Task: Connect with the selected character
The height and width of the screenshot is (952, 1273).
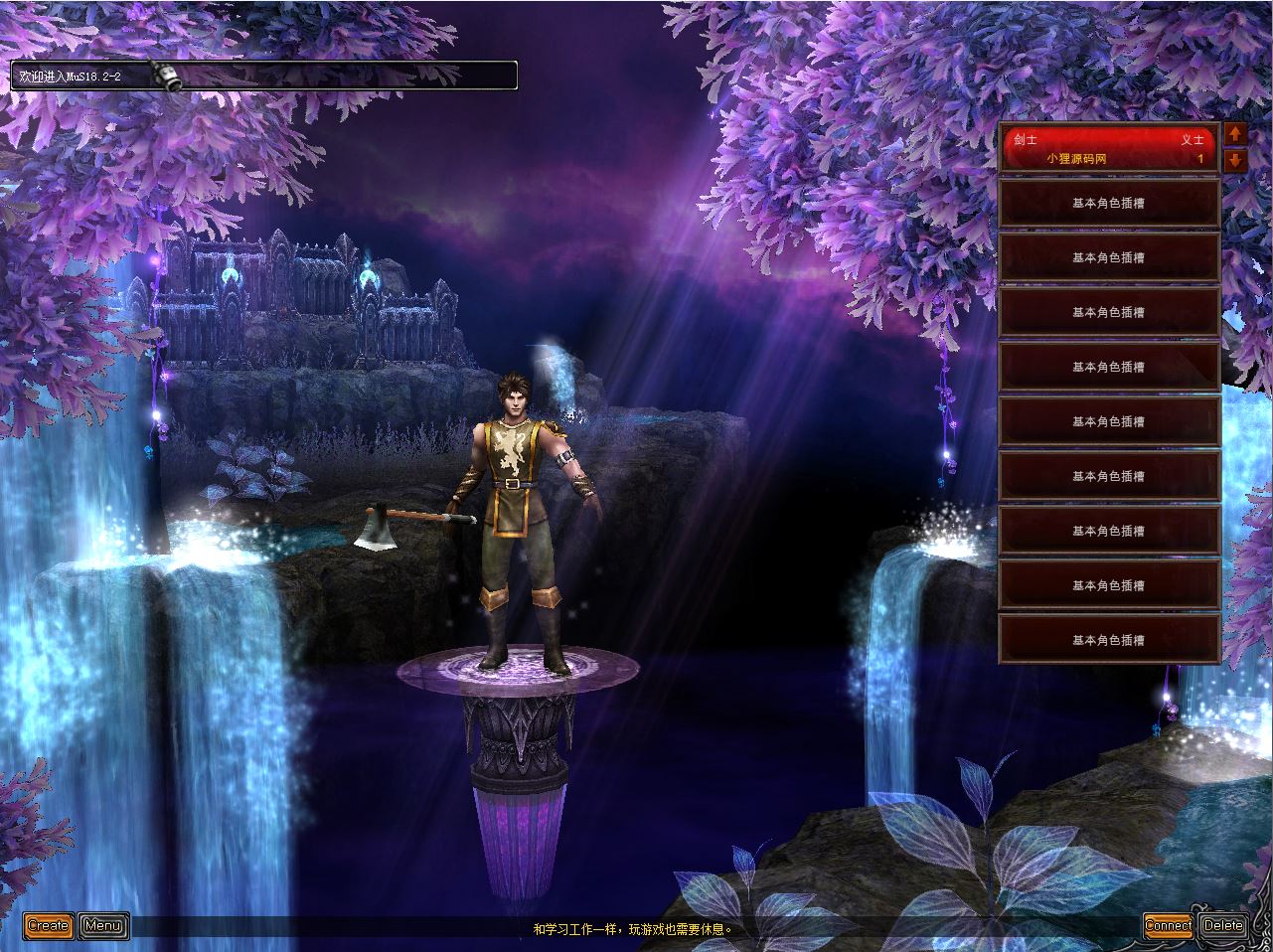Action: (x=1168, y=926)
